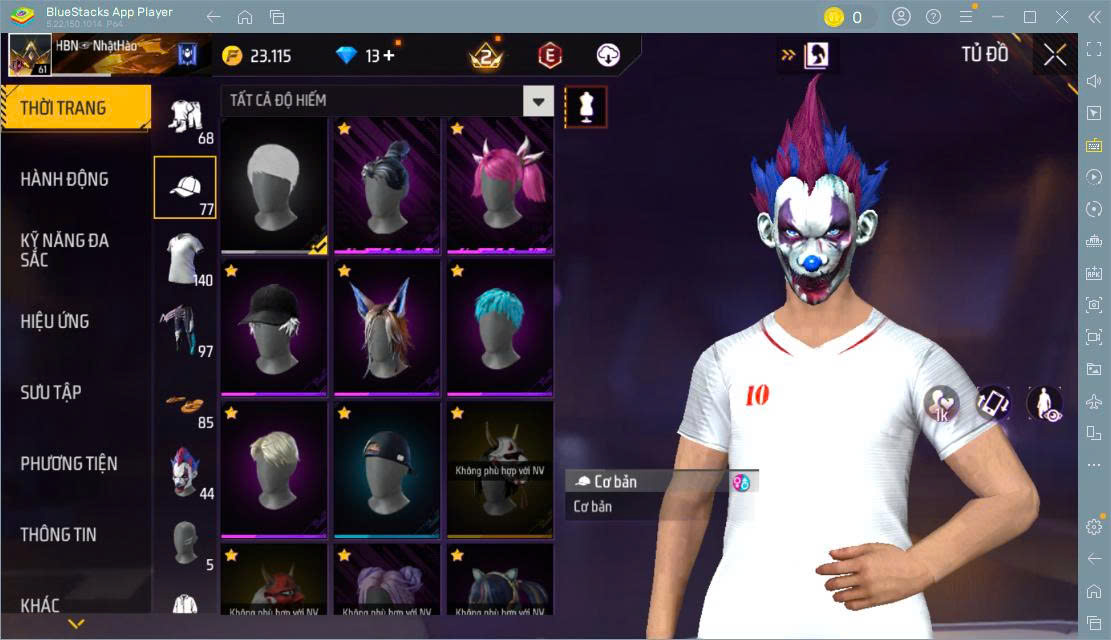Image resolution: width=1111 pixels, height=640 pixels.
Task: Select the blue fox ears hair item
Action: (x=386, y=328)
